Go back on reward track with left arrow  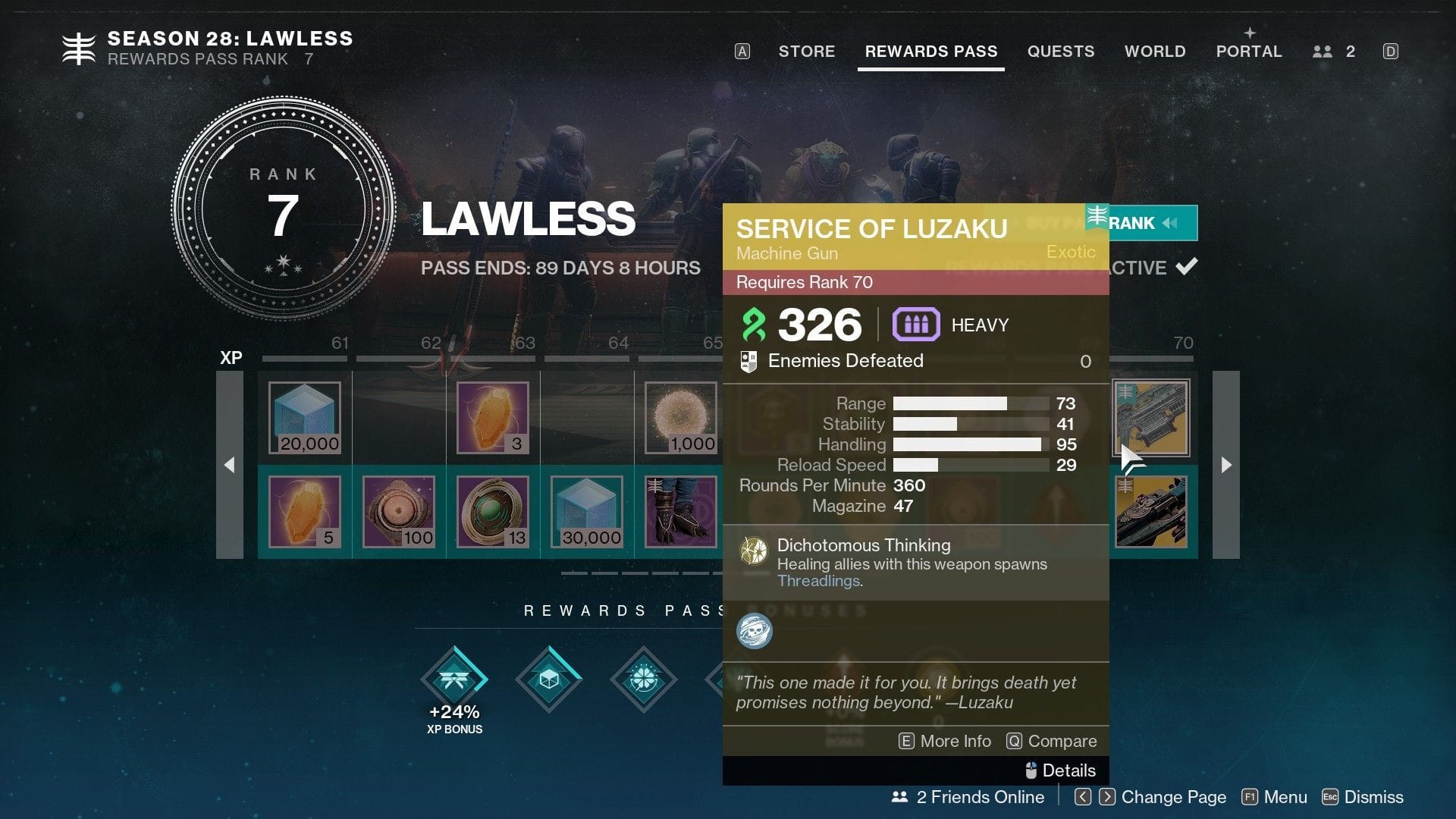point(230,464)
